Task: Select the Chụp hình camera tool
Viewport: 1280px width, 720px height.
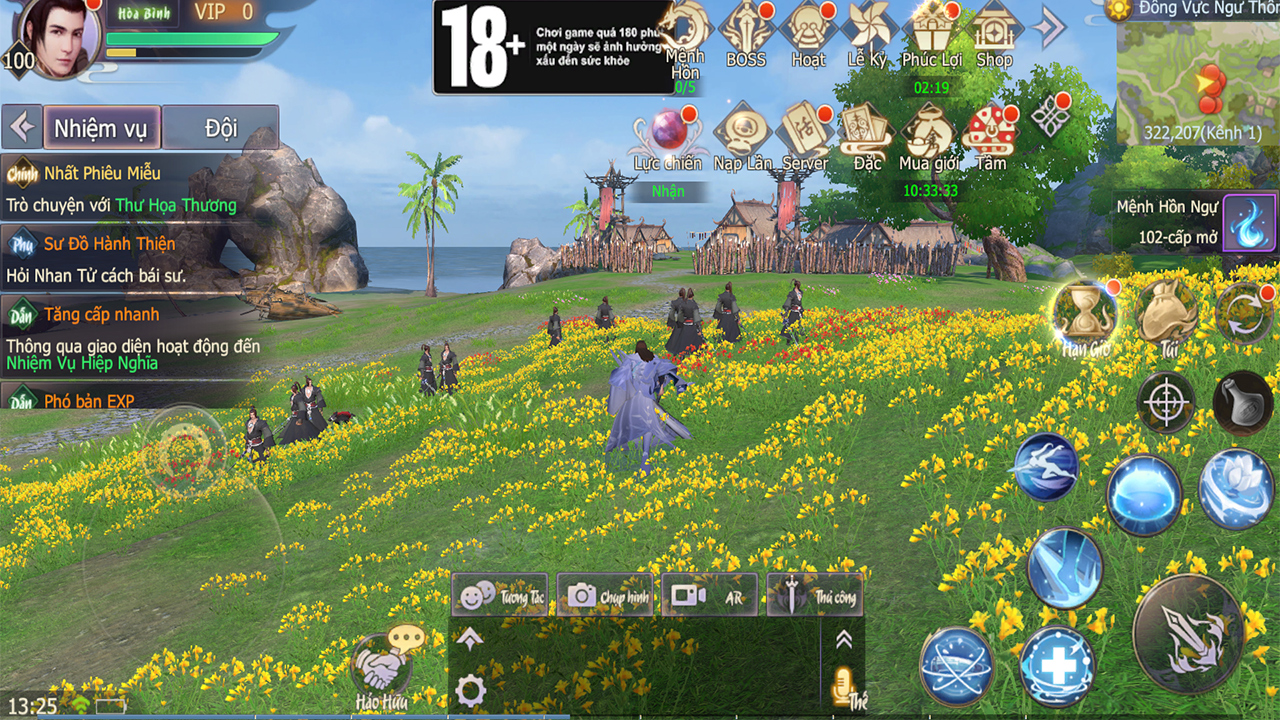Action: (603, 595)
